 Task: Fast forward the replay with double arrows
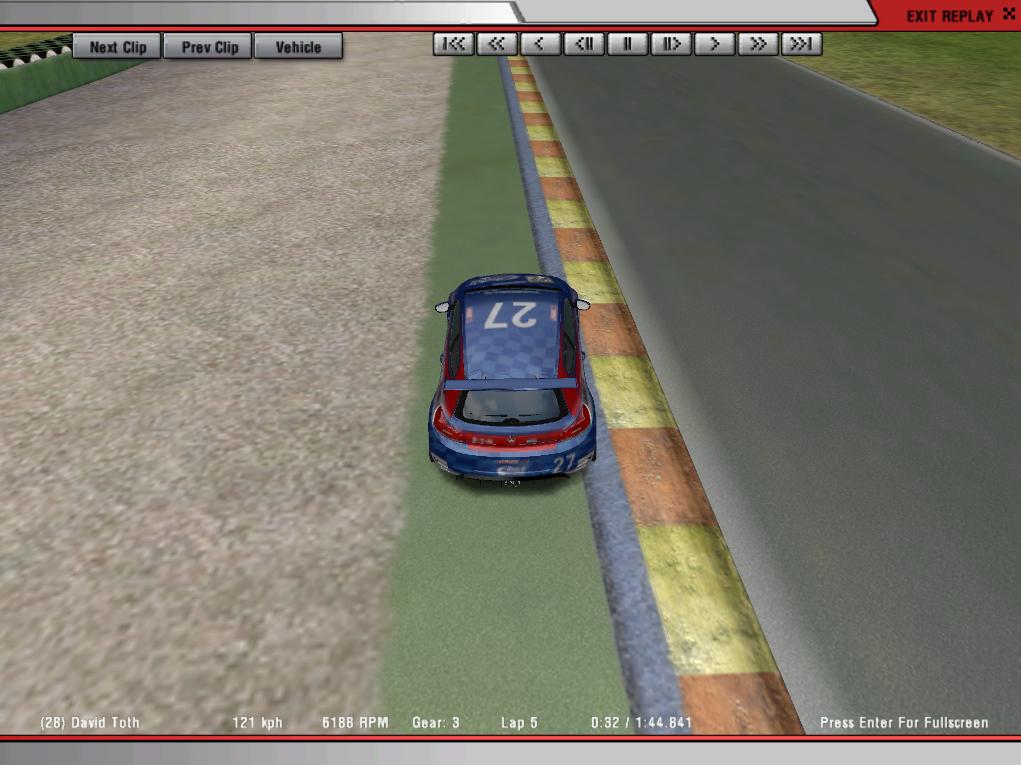click(x=758, y=44)
